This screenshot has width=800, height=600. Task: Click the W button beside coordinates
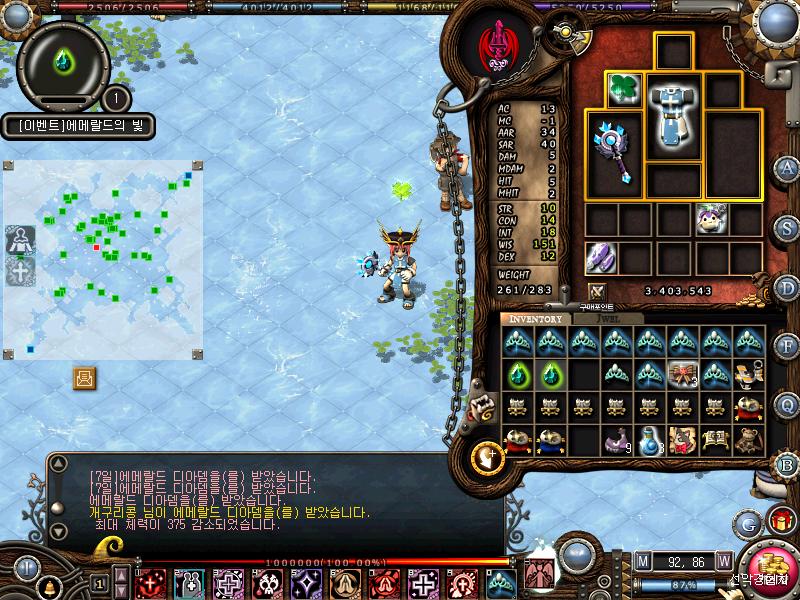click(x=723, y=561)
